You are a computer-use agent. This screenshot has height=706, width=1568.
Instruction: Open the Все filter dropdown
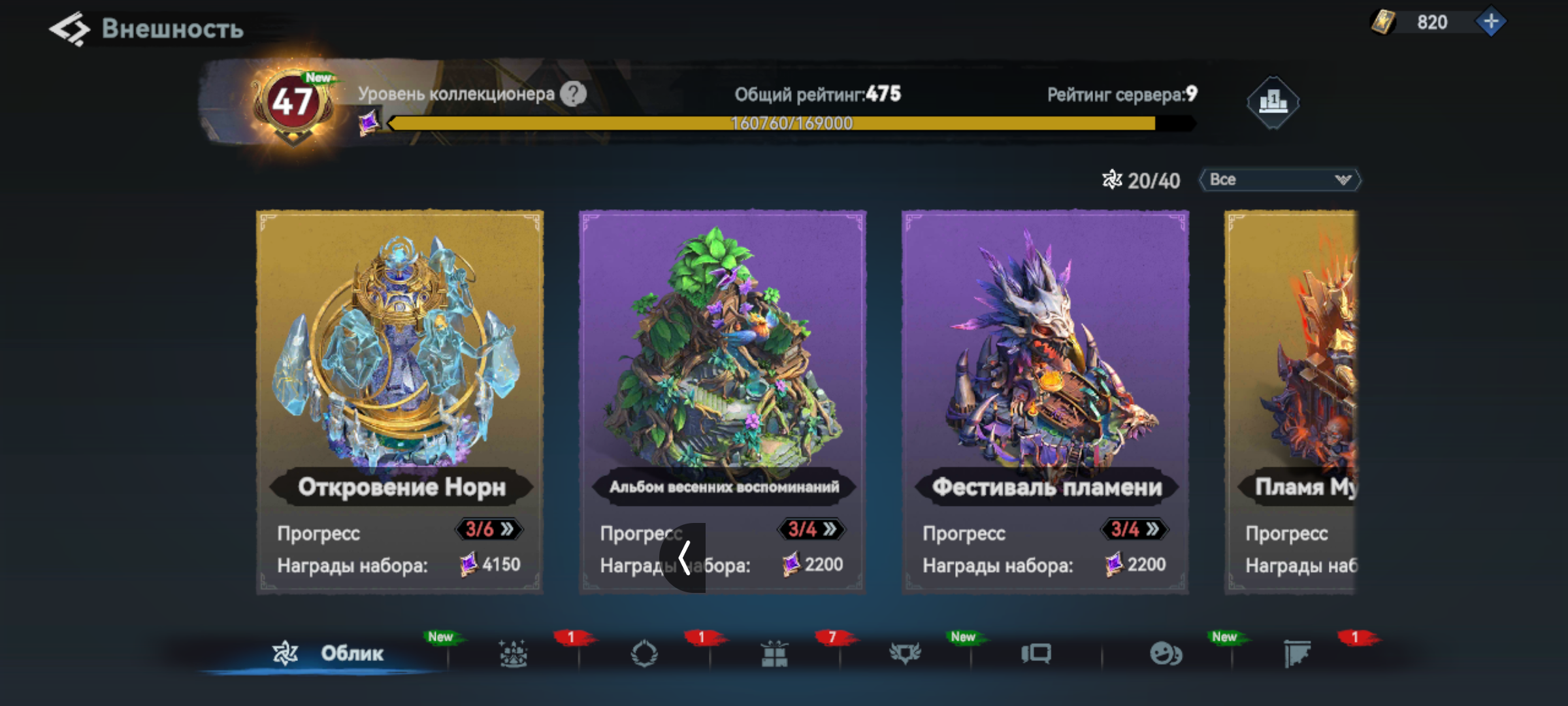click(x=1279, y=180)
